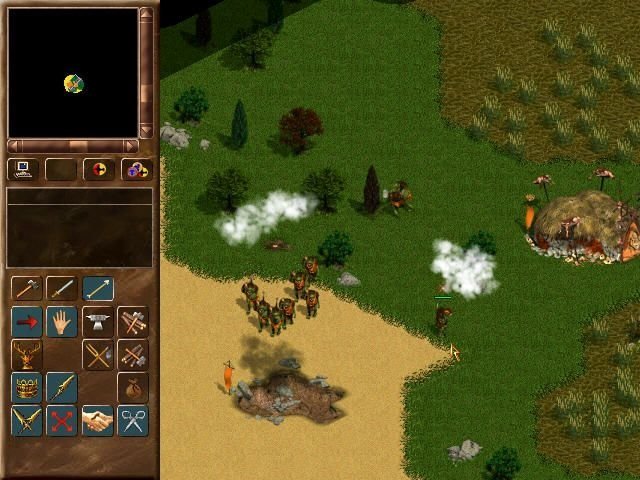Activate the red arrow move command
The width and height of the screenshot is (640, 480).
(27, 322)
